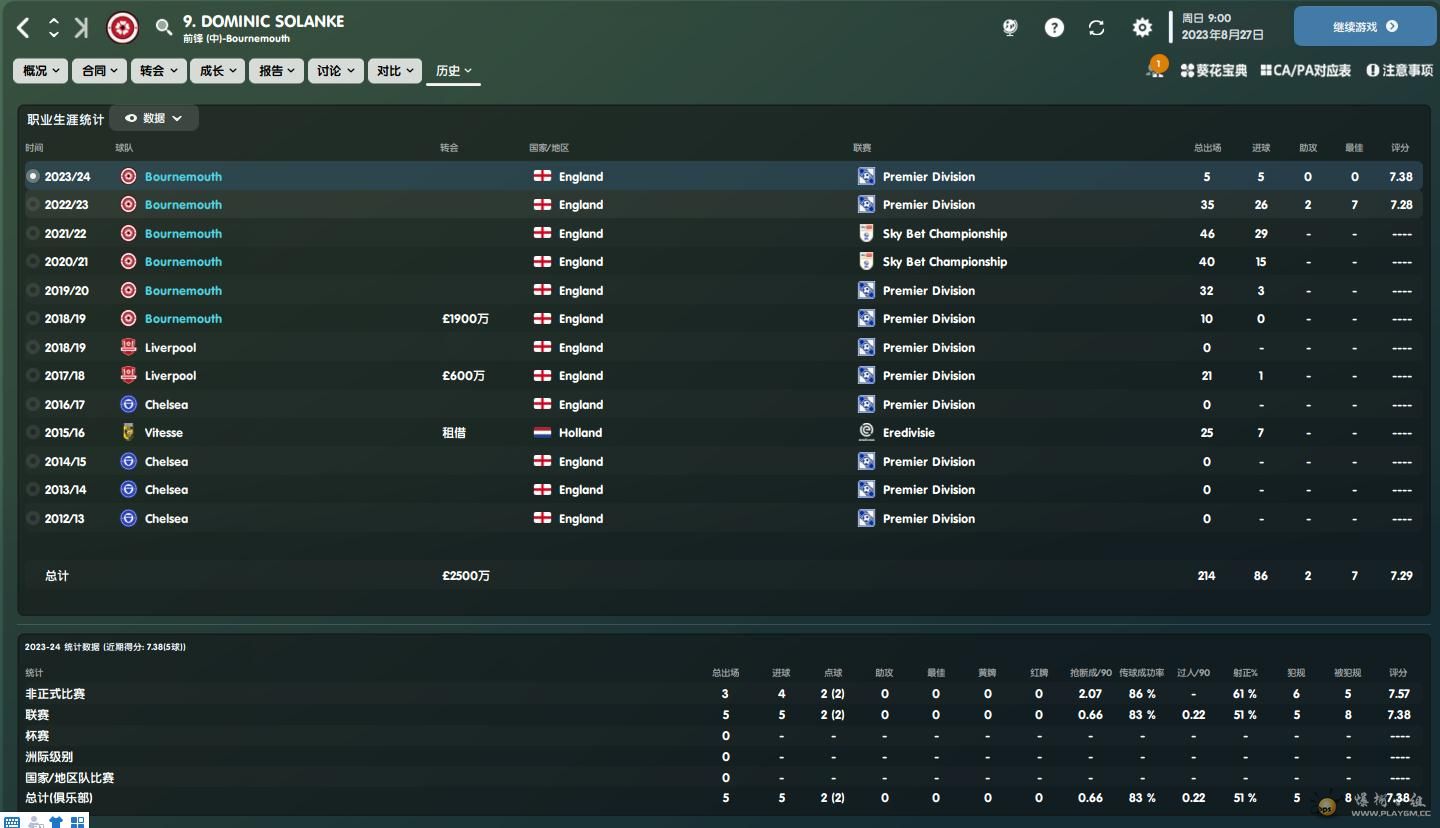Viewport: 1440px width, 828px height.
Task: Open the search magnifier icon
Action: (164, 28)
